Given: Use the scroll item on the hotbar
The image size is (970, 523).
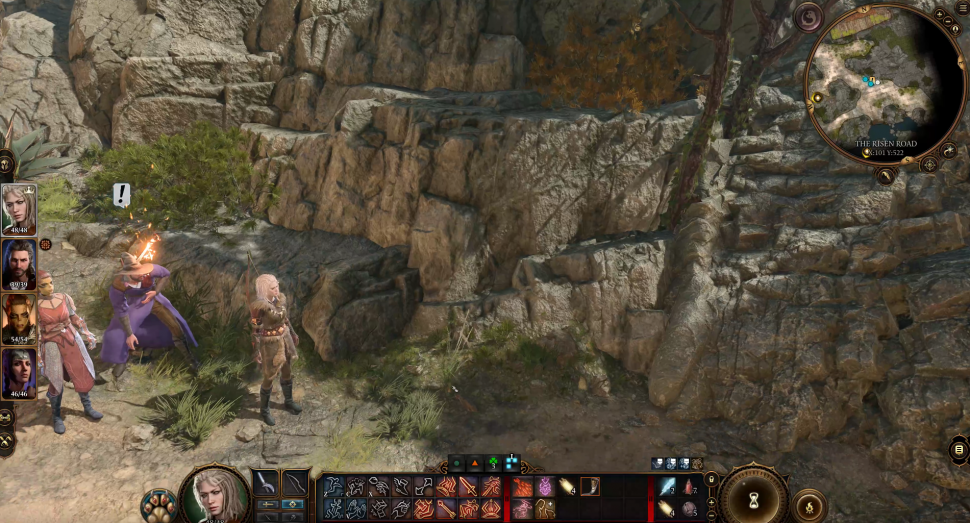Looking at the screenshot, I should pyautogui.click(x=567, y=486).
